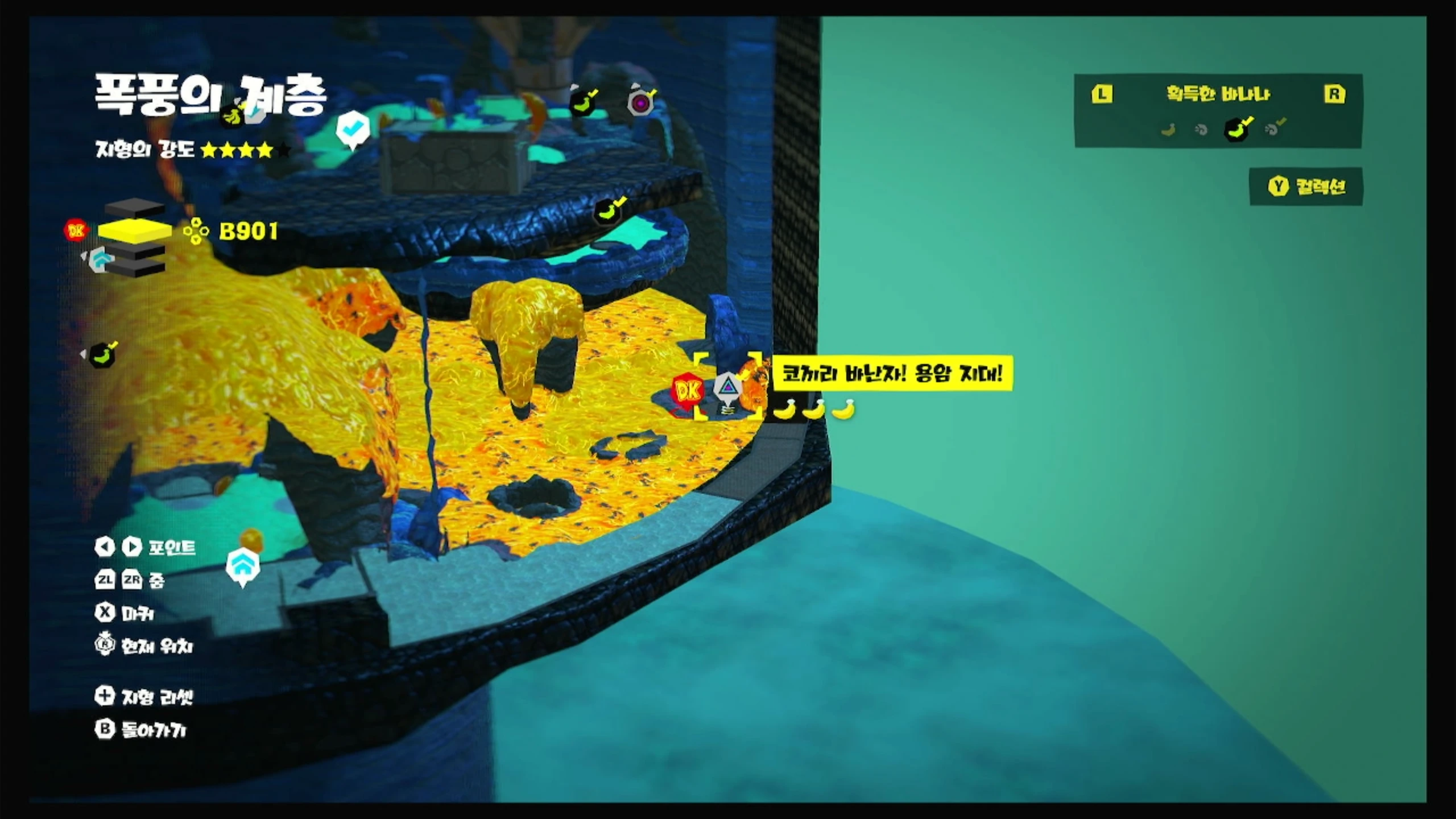Select the top dark slab in layer stack
Viewport: 1456px width, 819px height.
click(x=135, y=208)
